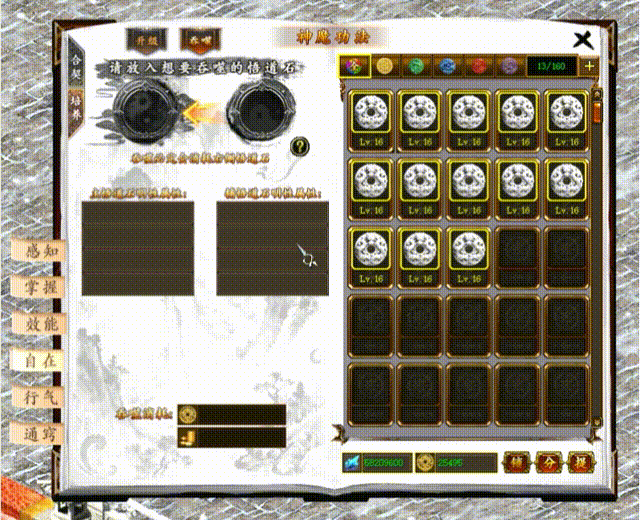Choose the 自在 attribute tab
This screenshot has width=640, height=520.
click(41, 359)
